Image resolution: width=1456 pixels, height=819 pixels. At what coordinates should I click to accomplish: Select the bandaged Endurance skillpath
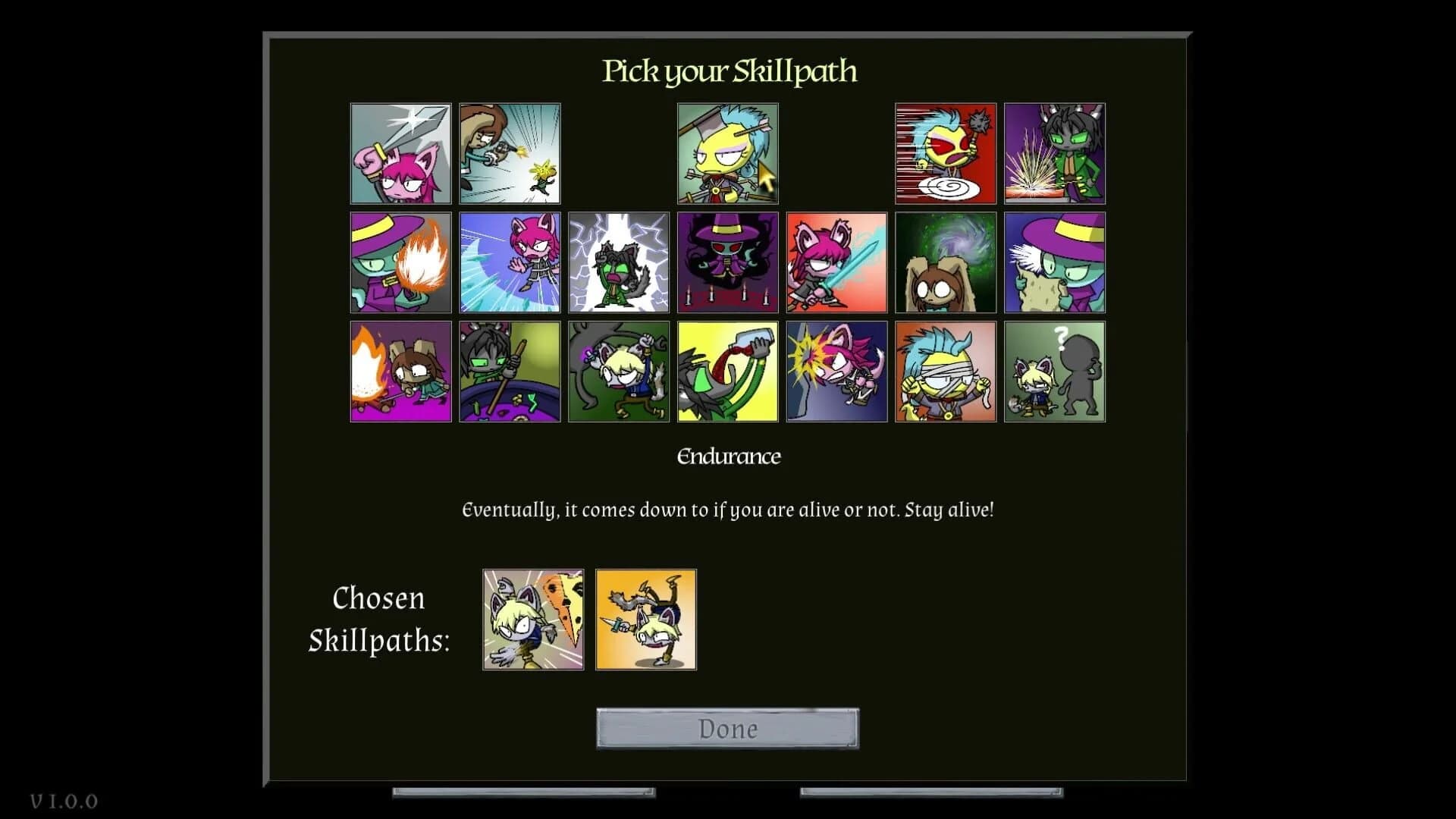click(945, 372)
